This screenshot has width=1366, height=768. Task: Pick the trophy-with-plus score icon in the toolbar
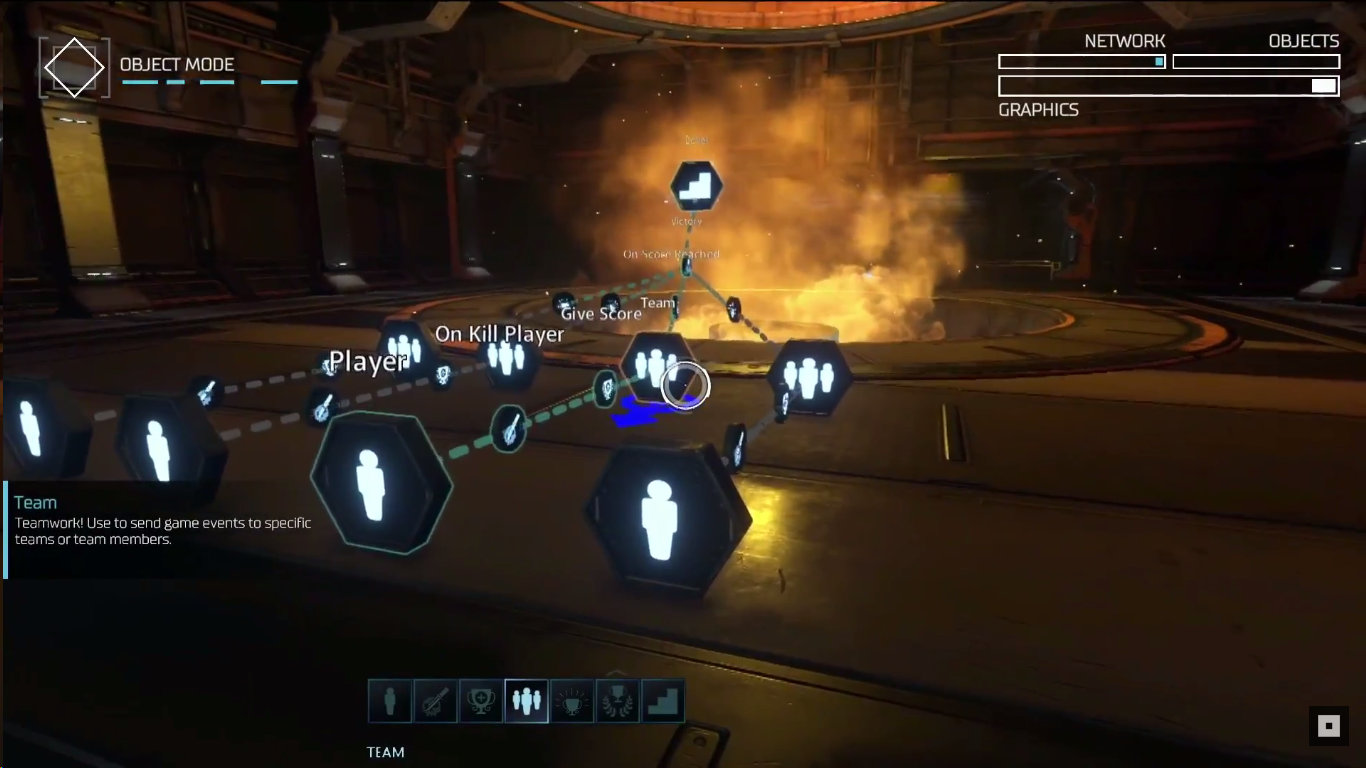481,701
